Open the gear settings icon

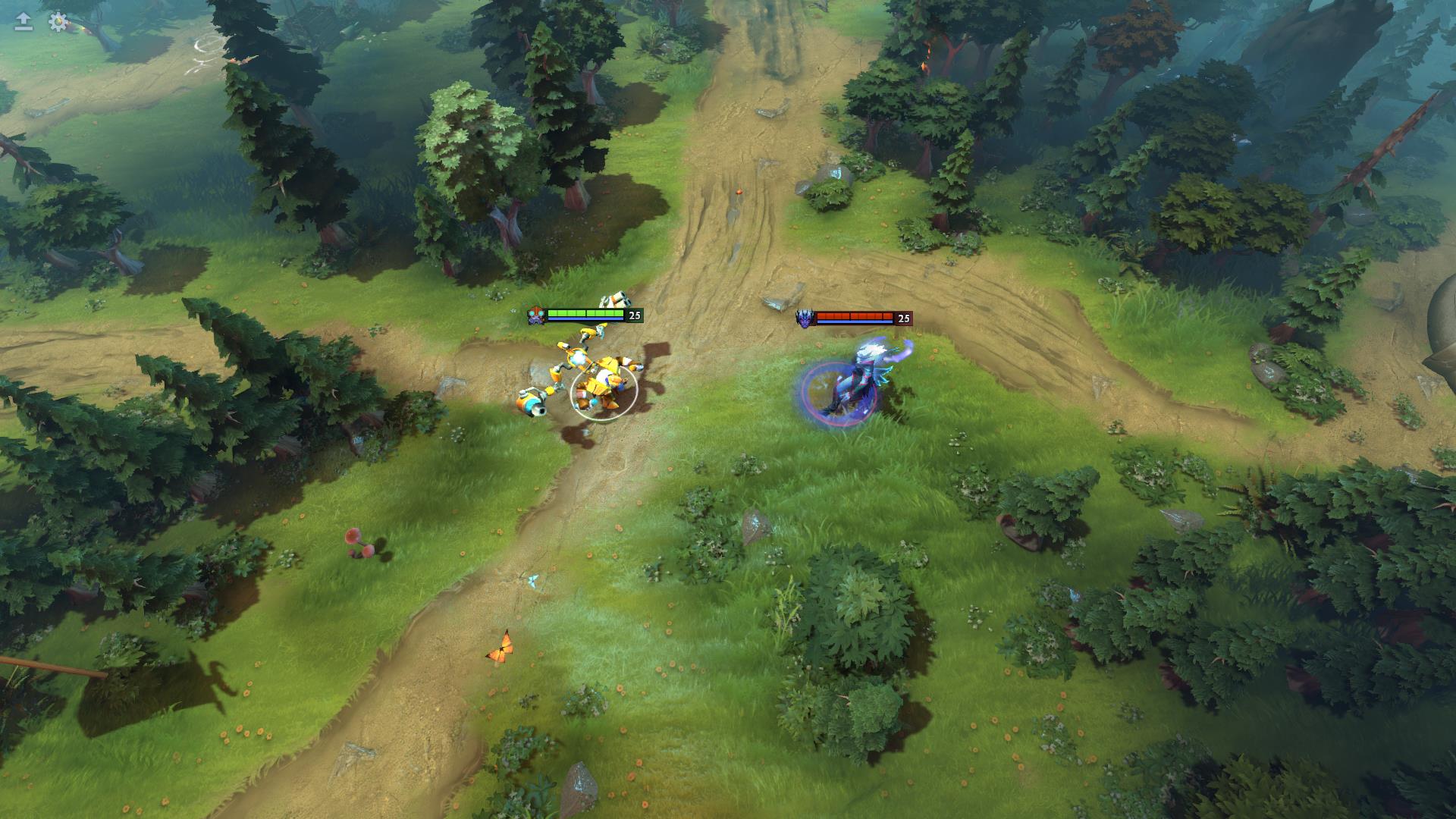[x=58, y=22]
